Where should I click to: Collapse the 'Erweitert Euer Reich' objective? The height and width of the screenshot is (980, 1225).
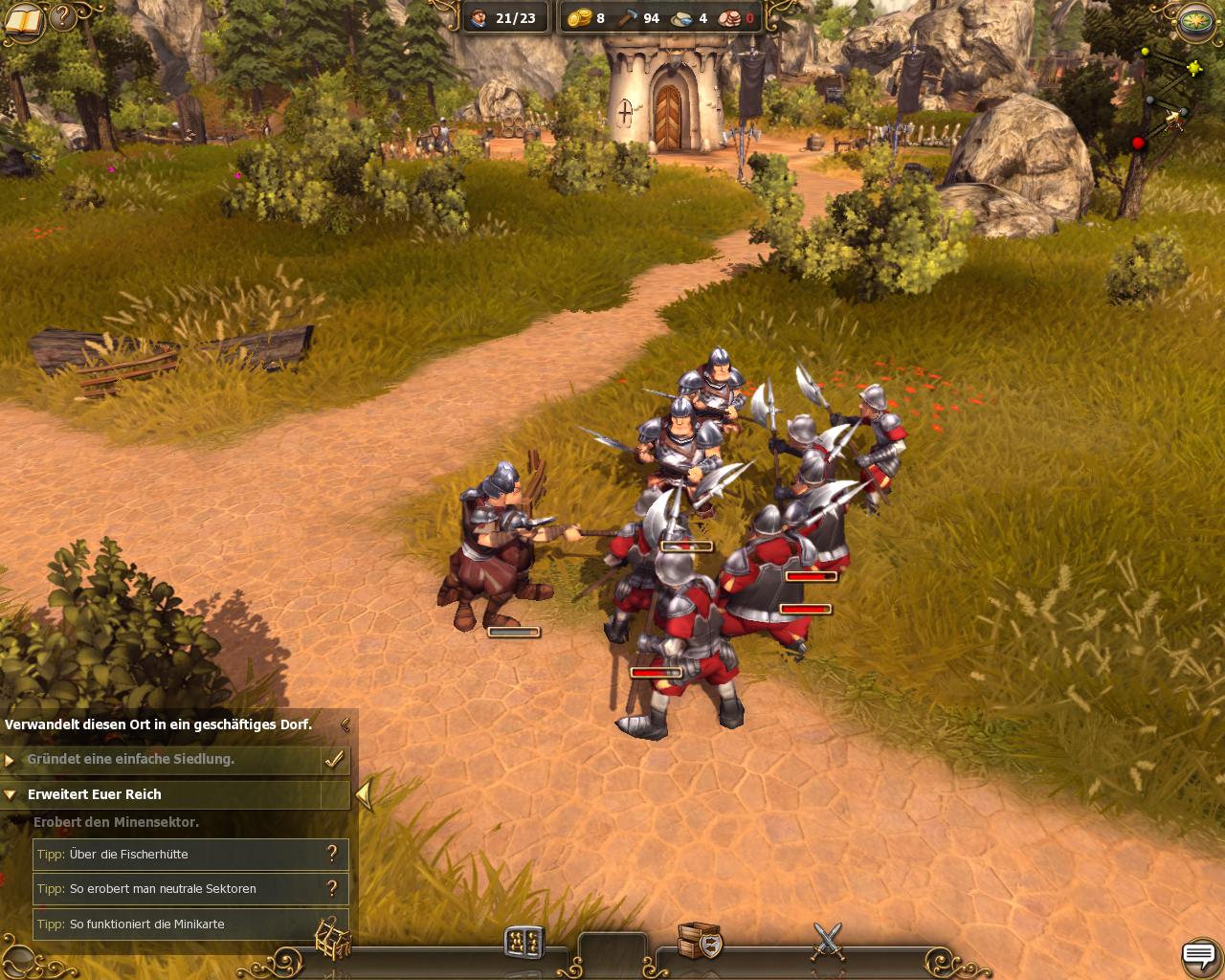point(11,794)
